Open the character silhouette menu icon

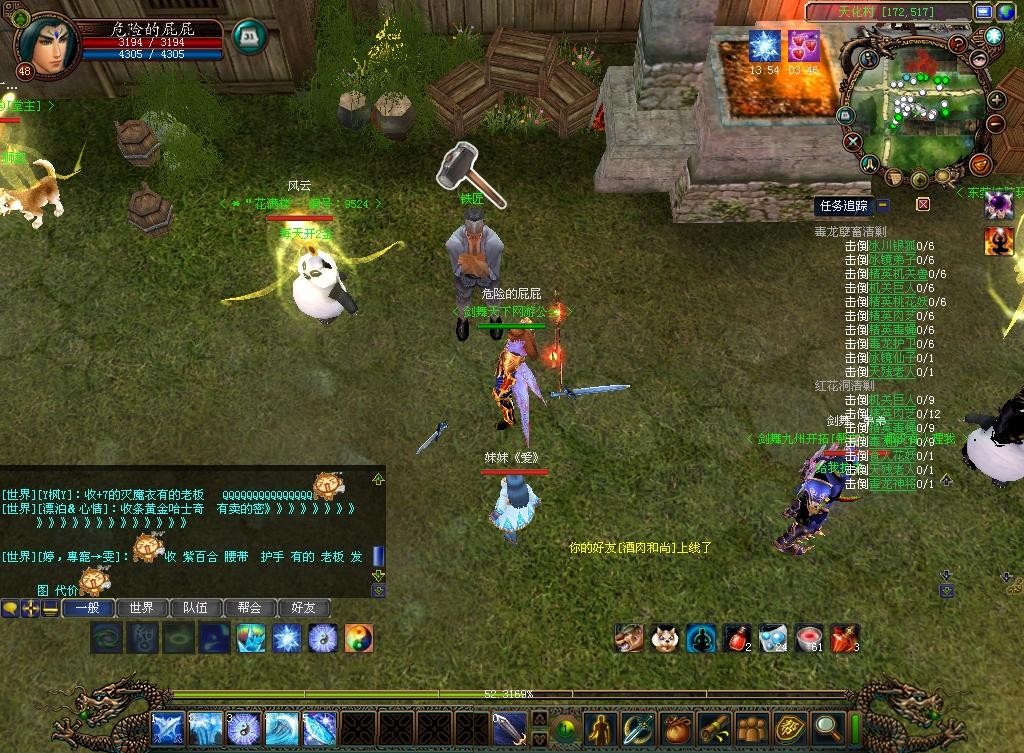[x=599, y=728]
